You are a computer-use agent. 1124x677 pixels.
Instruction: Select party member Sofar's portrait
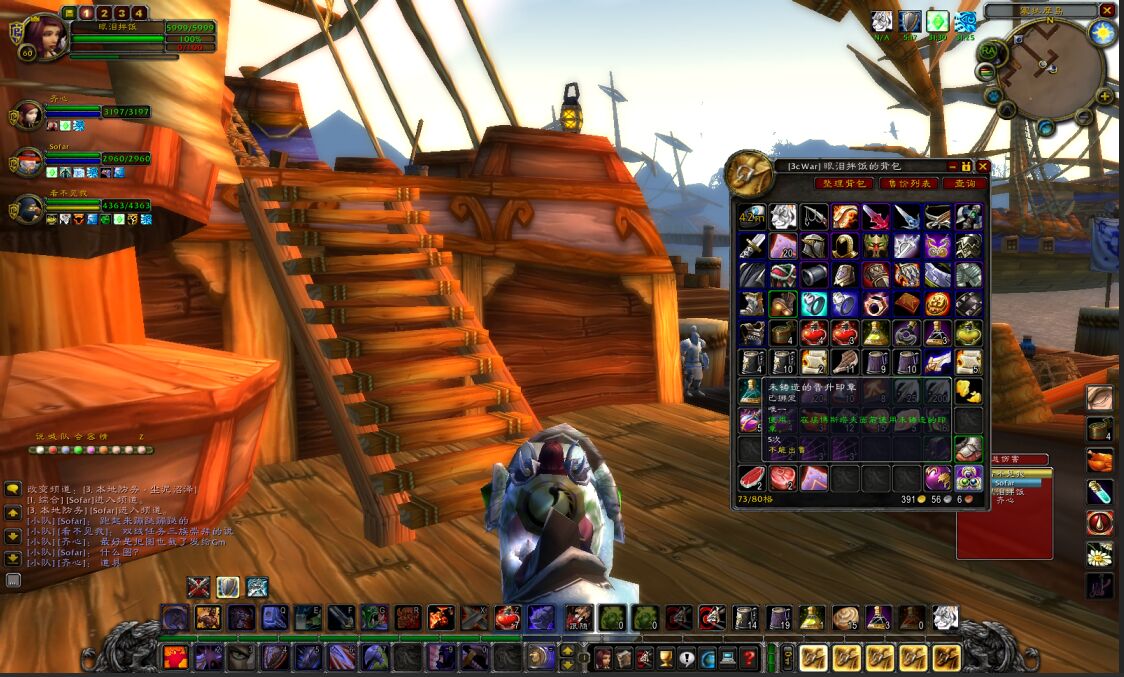click(x=28, y=162)
